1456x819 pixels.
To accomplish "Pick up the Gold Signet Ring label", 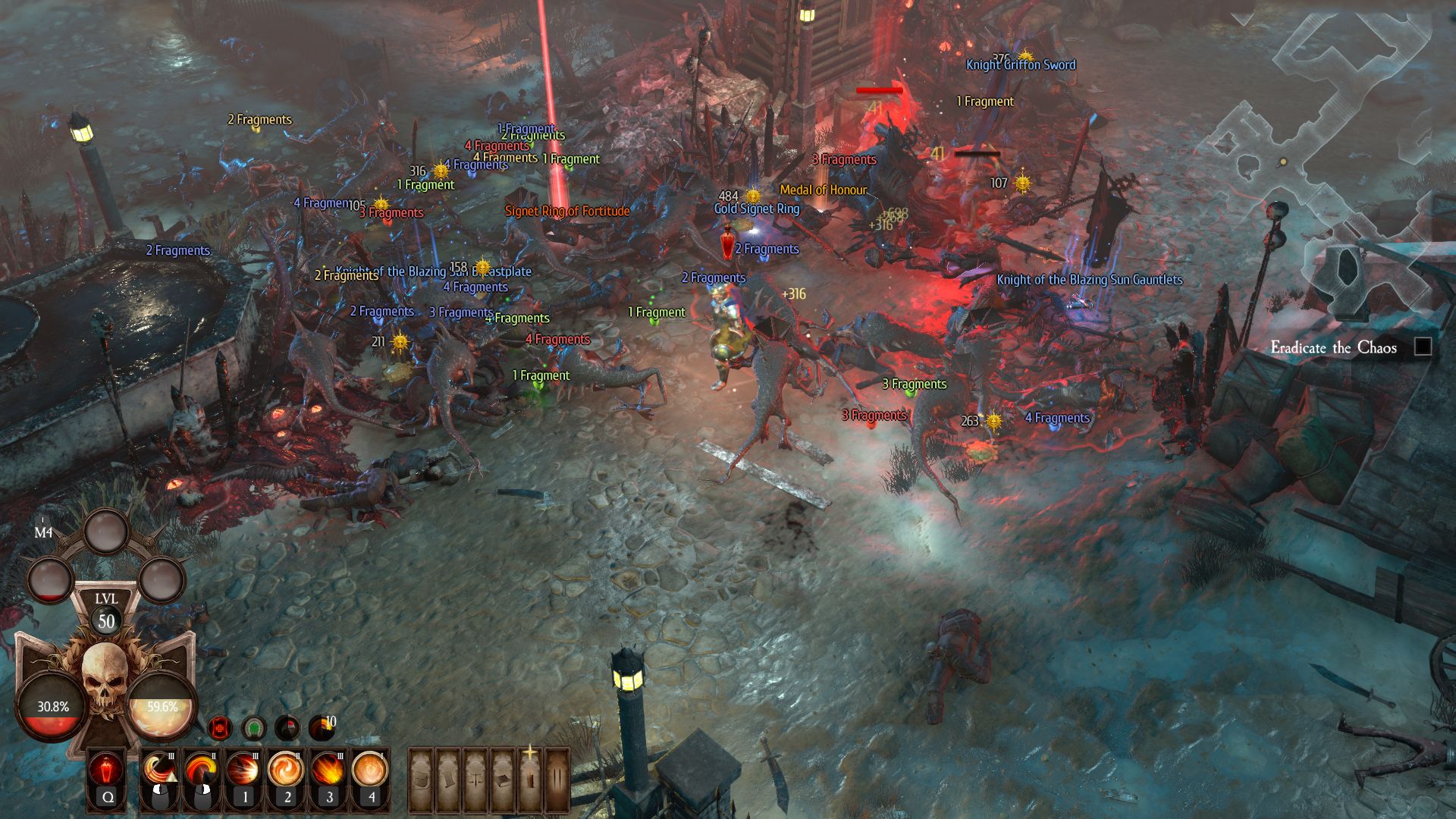I will coord(757,209).
